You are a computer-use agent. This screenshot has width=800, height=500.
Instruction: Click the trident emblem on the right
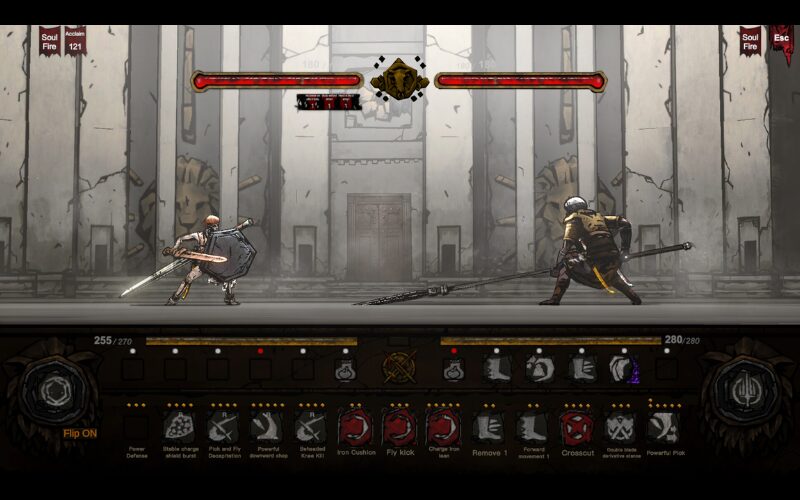pos(746,391)
